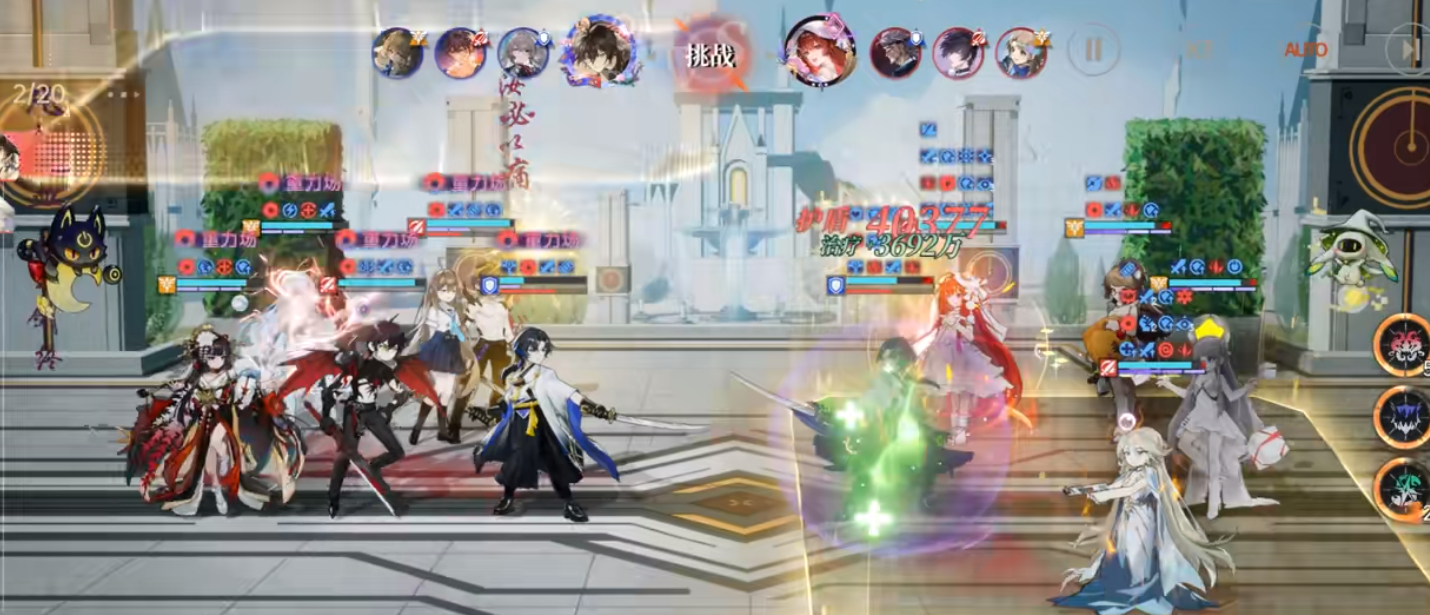Skip forward with the fast-forward button
Screen dimensions: 1430x615
pos(1412,49)
